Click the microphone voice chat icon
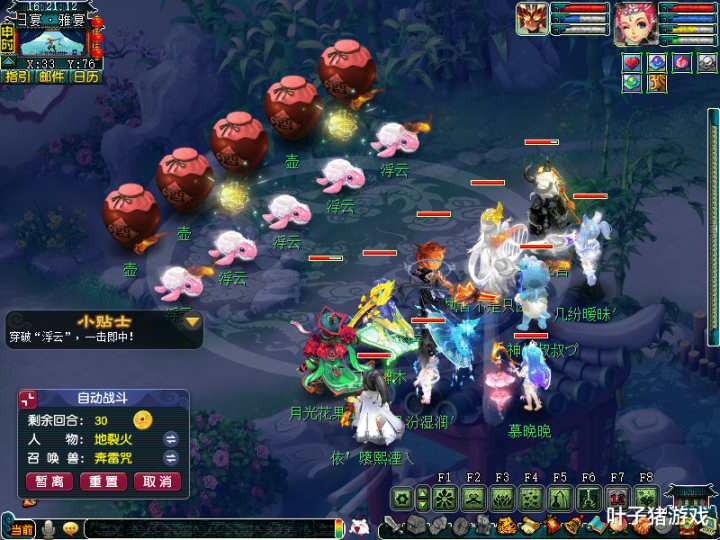The height and width of the screenshot is (540, 720). tap(48, 528)
